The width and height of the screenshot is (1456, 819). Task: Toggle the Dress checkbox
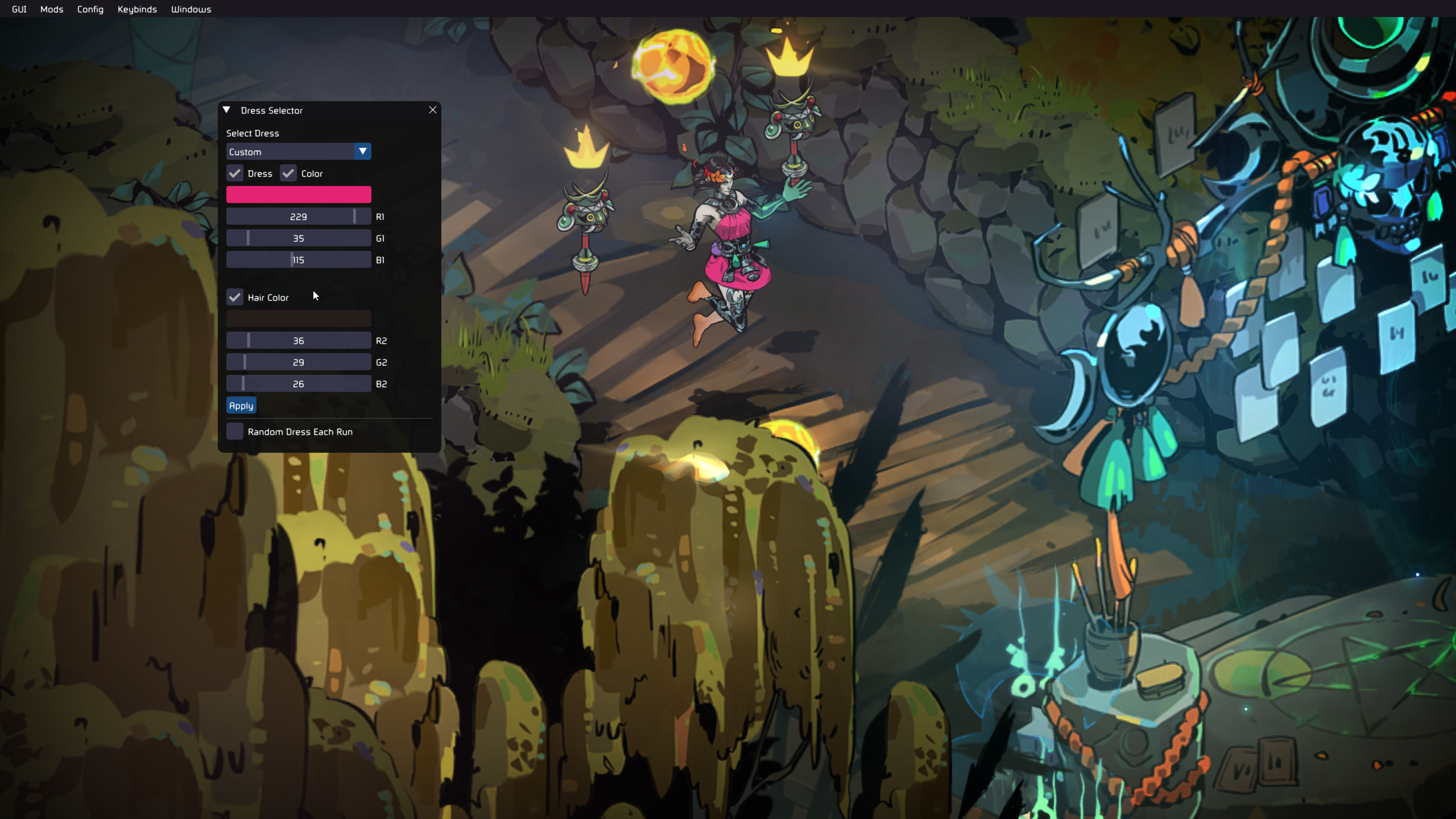pyautogui.click(x=235, y=173)
